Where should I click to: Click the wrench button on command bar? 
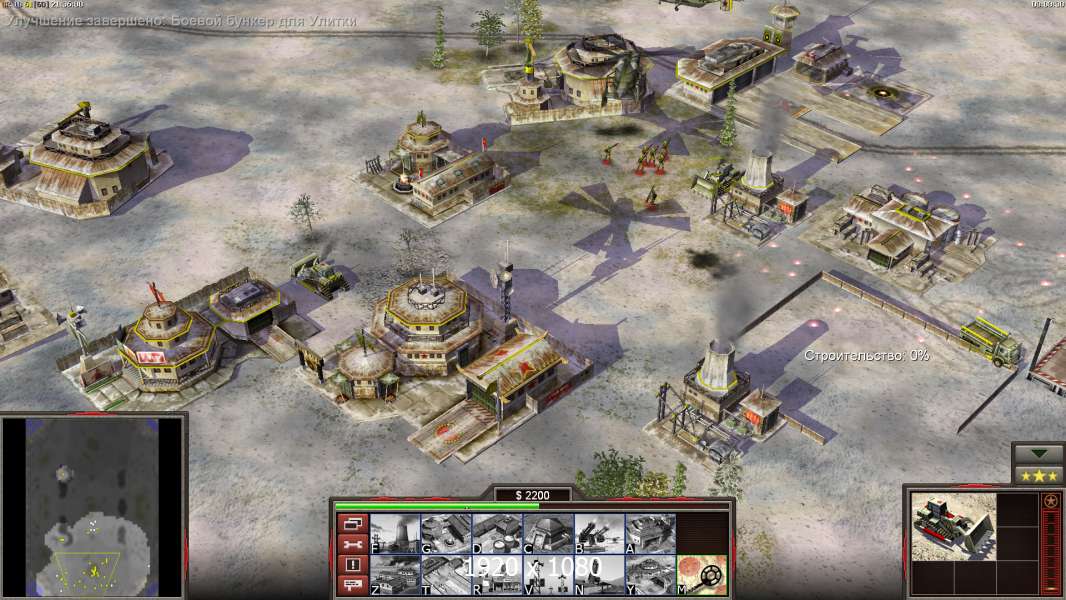tap(352, 544)
